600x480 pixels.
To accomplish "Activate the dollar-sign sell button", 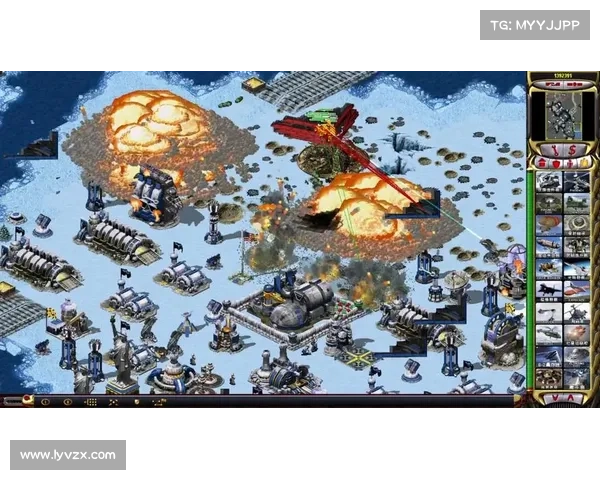I will pos(573,150).
